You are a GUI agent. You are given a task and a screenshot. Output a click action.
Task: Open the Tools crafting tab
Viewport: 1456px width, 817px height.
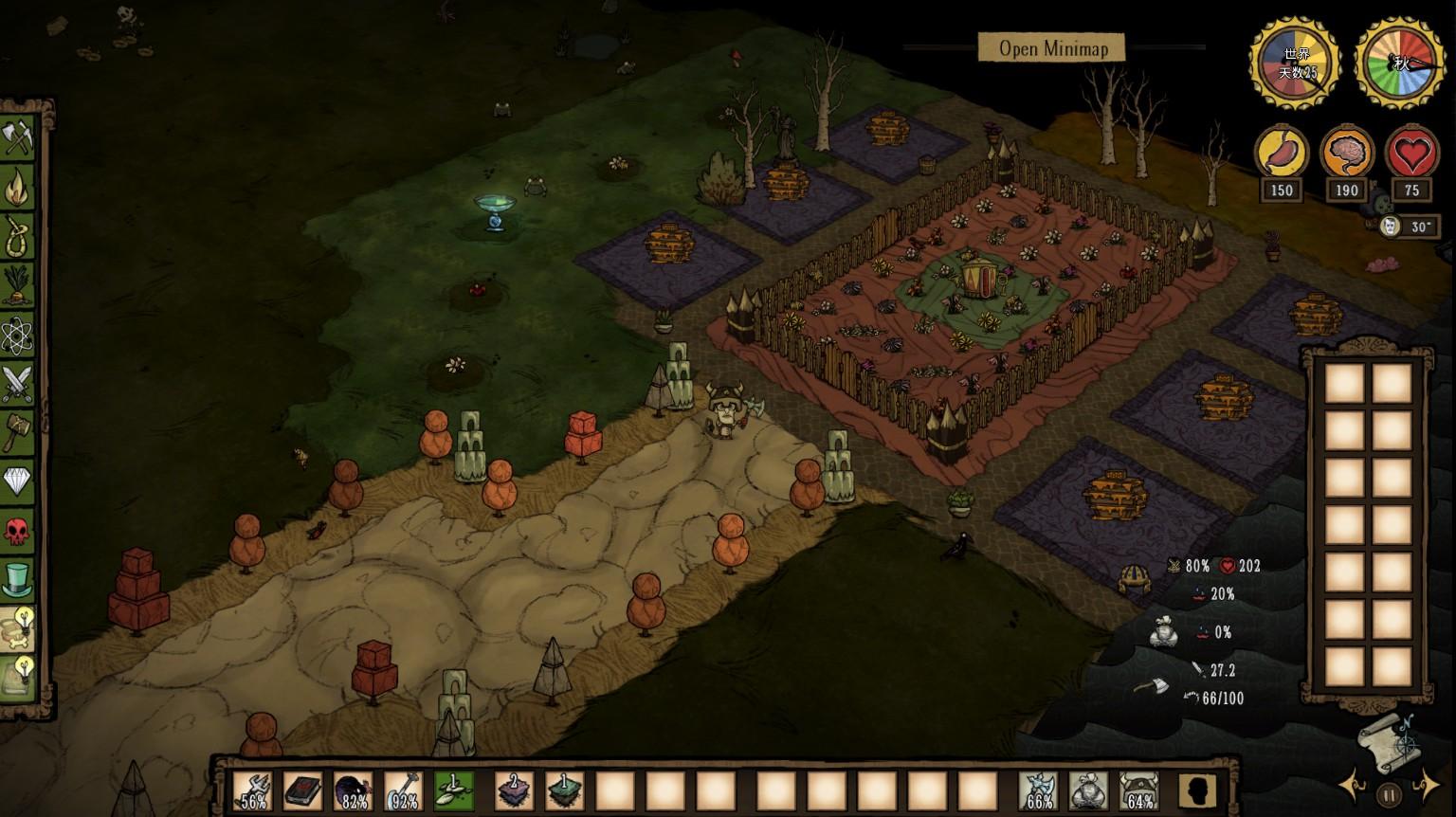(17, 137)
